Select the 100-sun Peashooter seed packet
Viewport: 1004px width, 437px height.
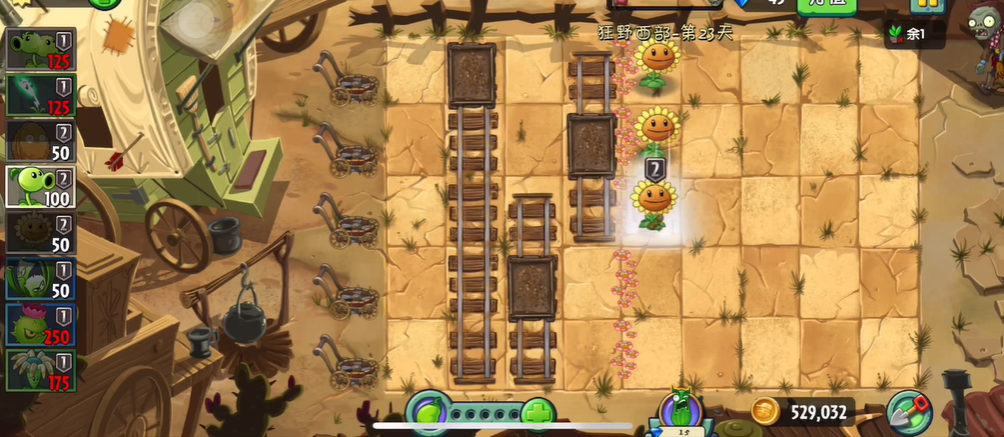41,187
